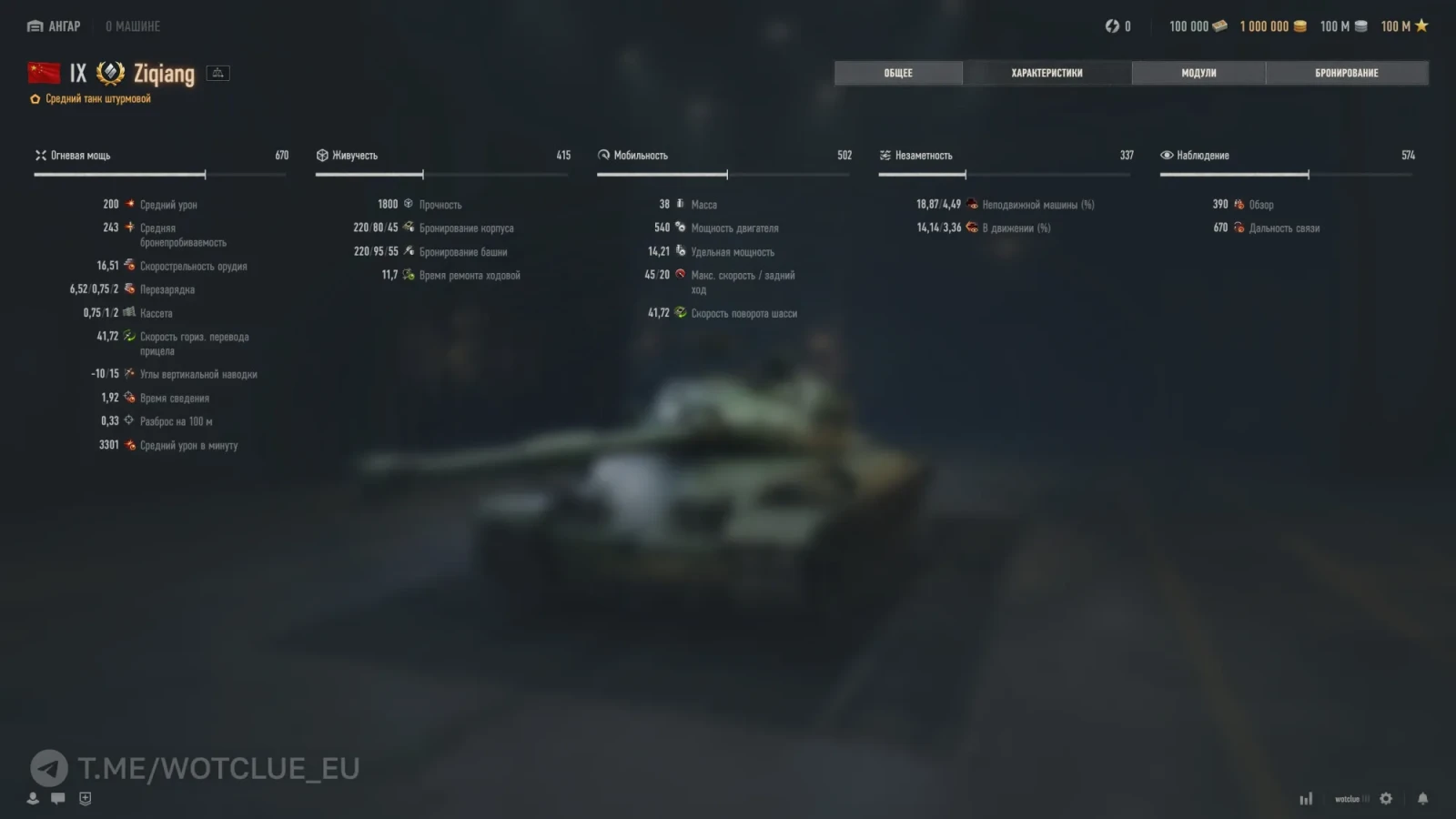This screenshot has width=1456, height=819.
Task: Click the Живучесть cube icon
Action: pyautogui.click(x=322, y=155)
